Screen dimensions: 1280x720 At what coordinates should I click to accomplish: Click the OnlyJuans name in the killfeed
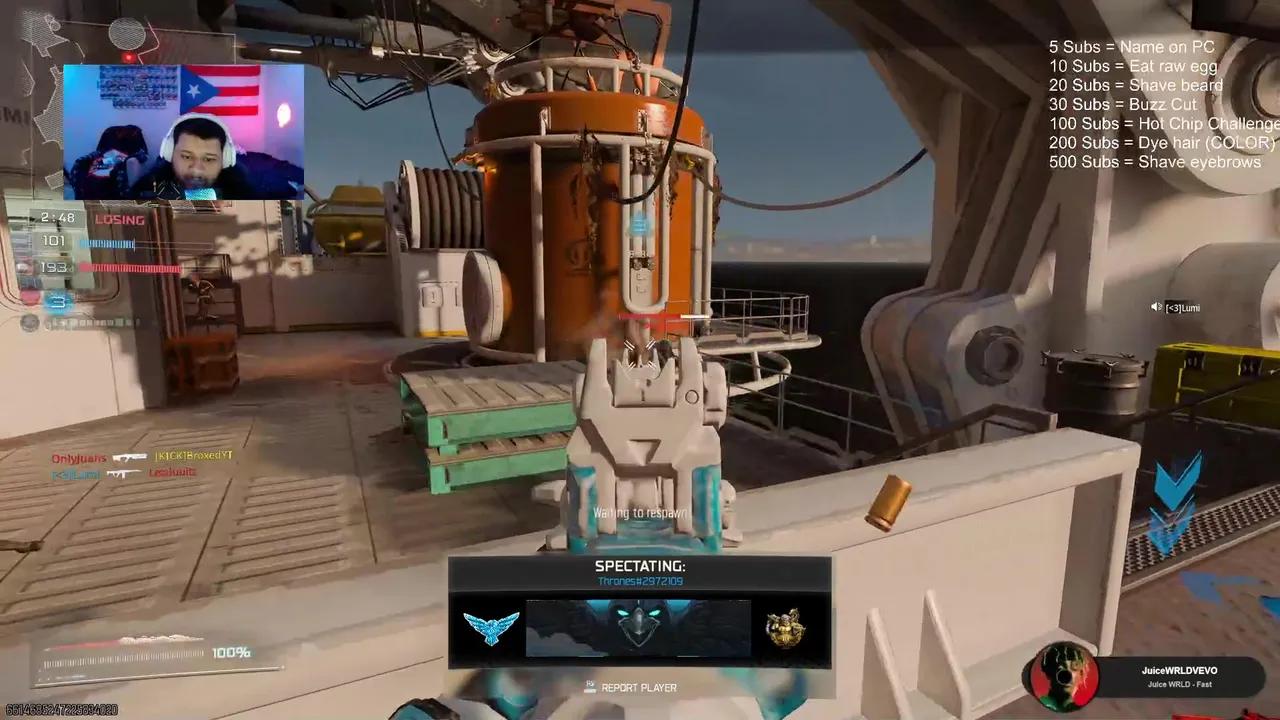click(77, 457)
